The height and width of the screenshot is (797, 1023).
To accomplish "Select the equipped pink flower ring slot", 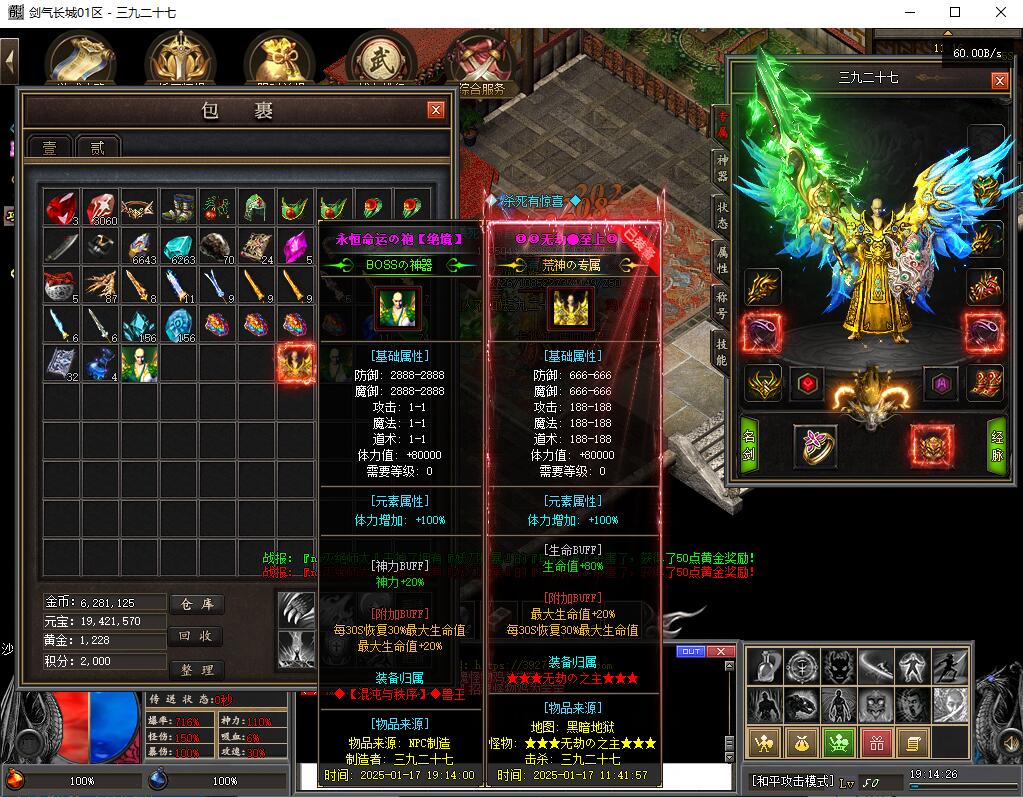I will [x=815, y=446].
